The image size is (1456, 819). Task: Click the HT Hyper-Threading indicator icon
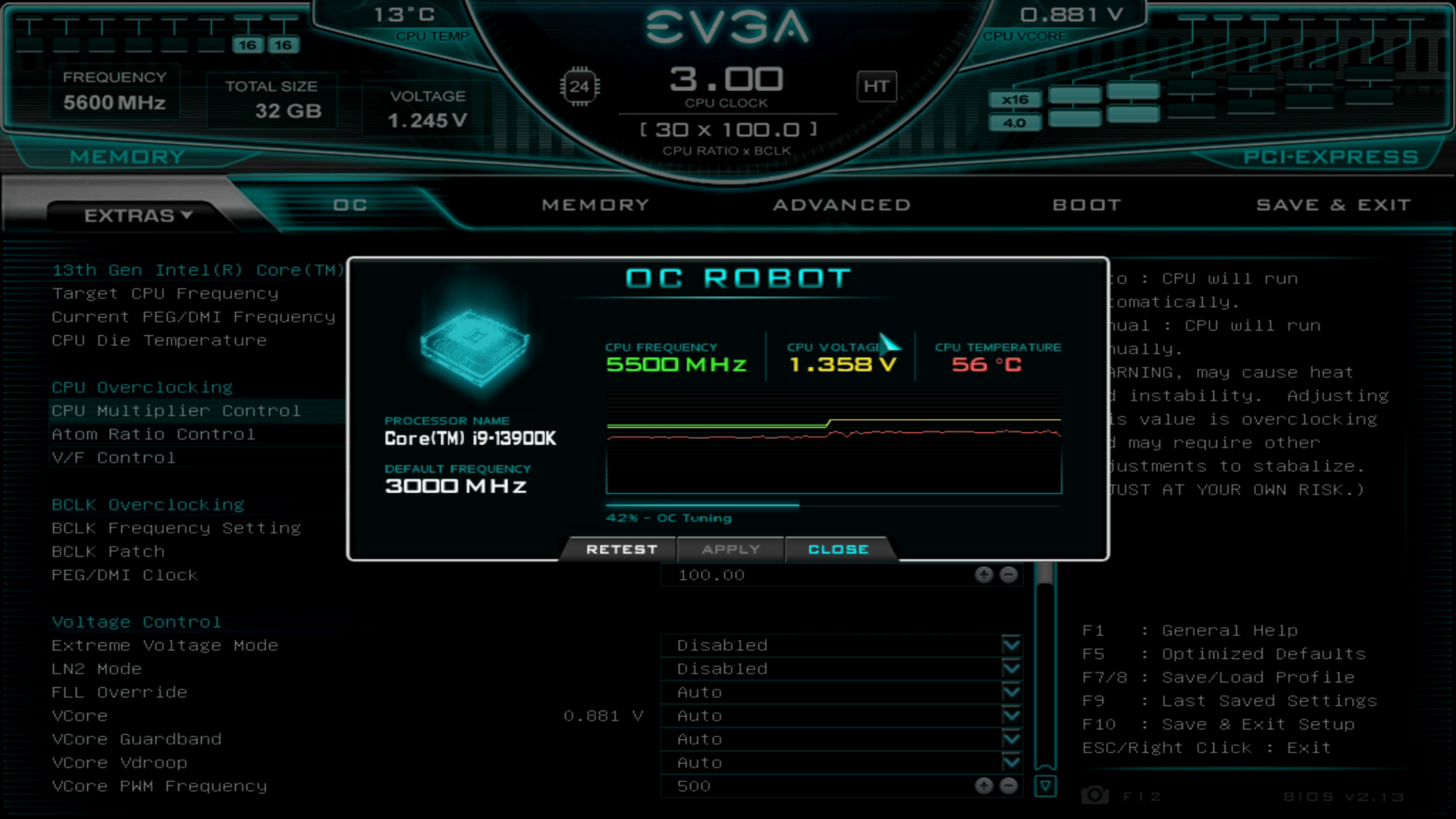coord(876,86)
